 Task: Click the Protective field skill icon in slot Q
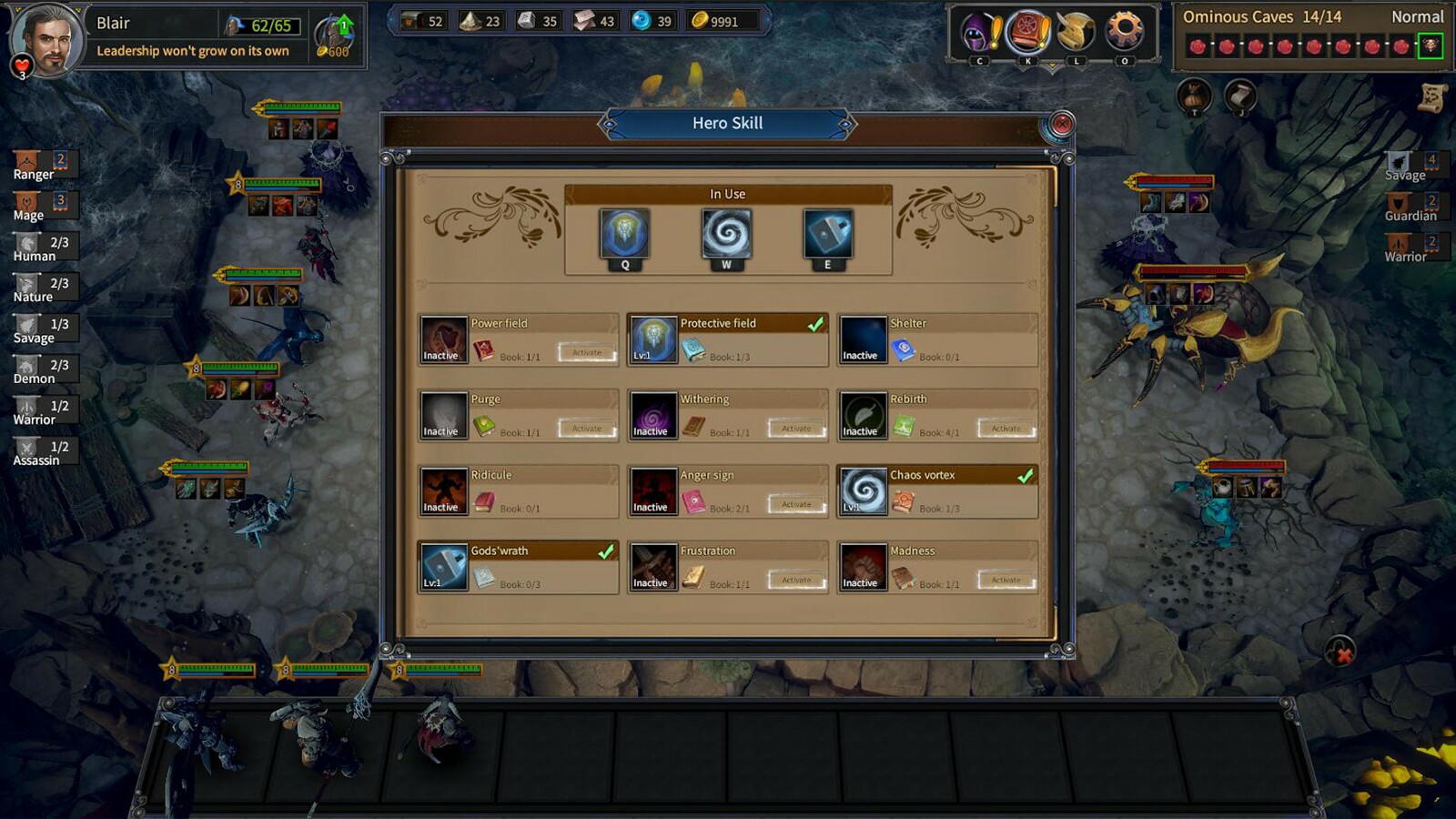[x=624, y=234]
